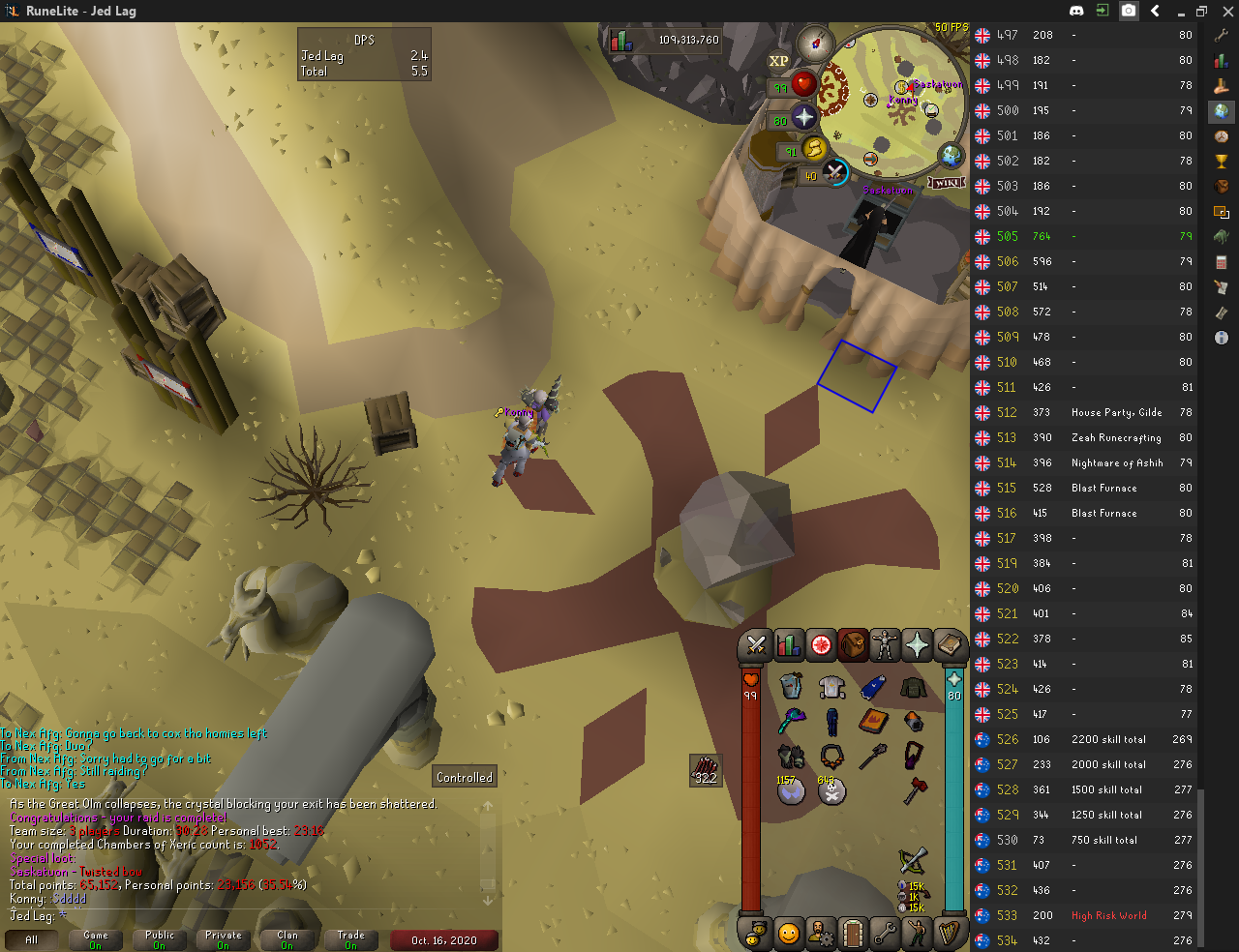Take a screenshot with the camera button
The width and height of the screenshot is (1239, 952).
[1129, 11]
